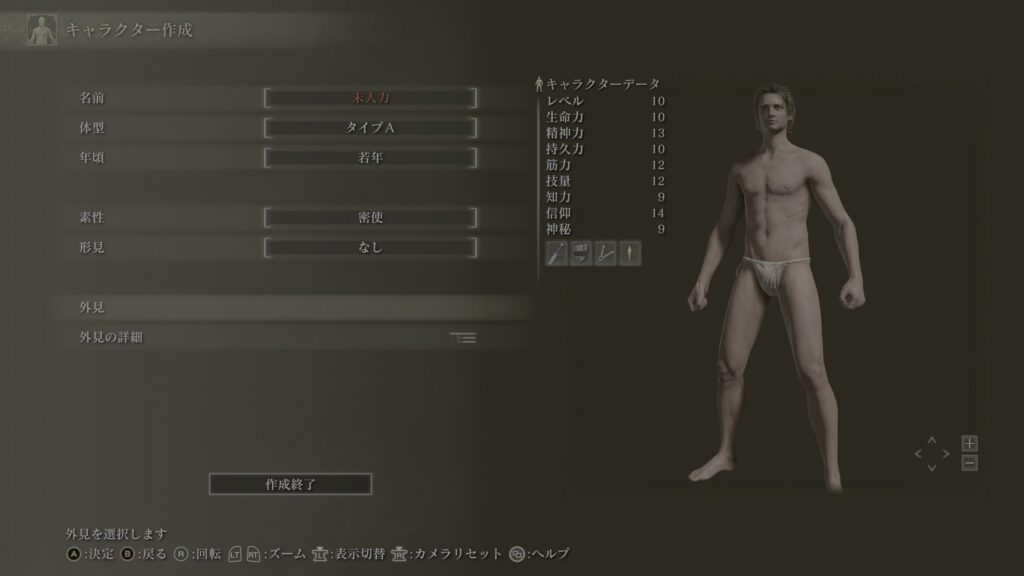Inspect the sword starting equipment icon
This screenshot has height=576, width=1024.
tap(557, 253)
